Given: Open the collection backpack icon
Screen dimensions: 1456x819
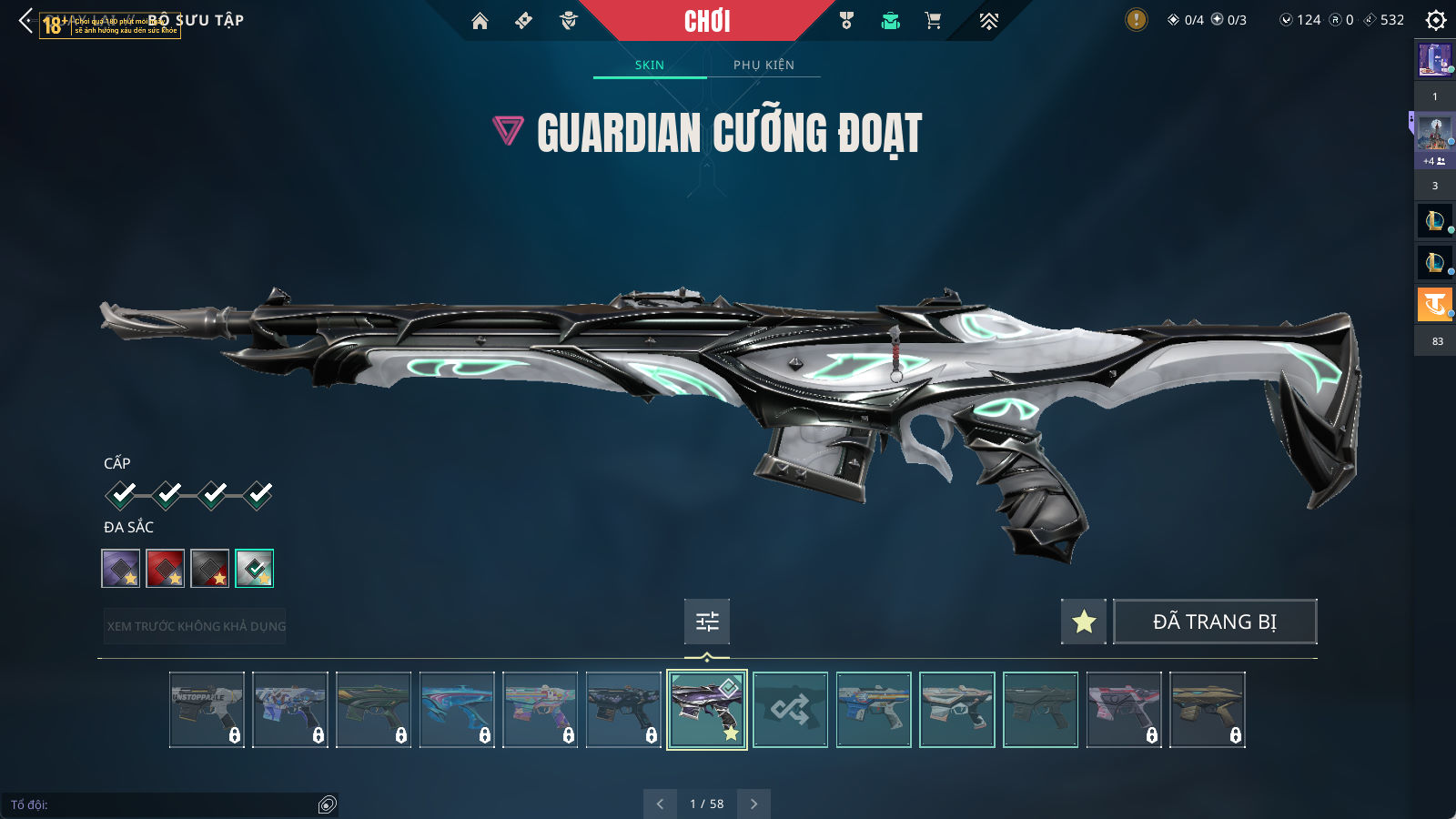Looking at the screenshot, I should [x=890, y=21].
